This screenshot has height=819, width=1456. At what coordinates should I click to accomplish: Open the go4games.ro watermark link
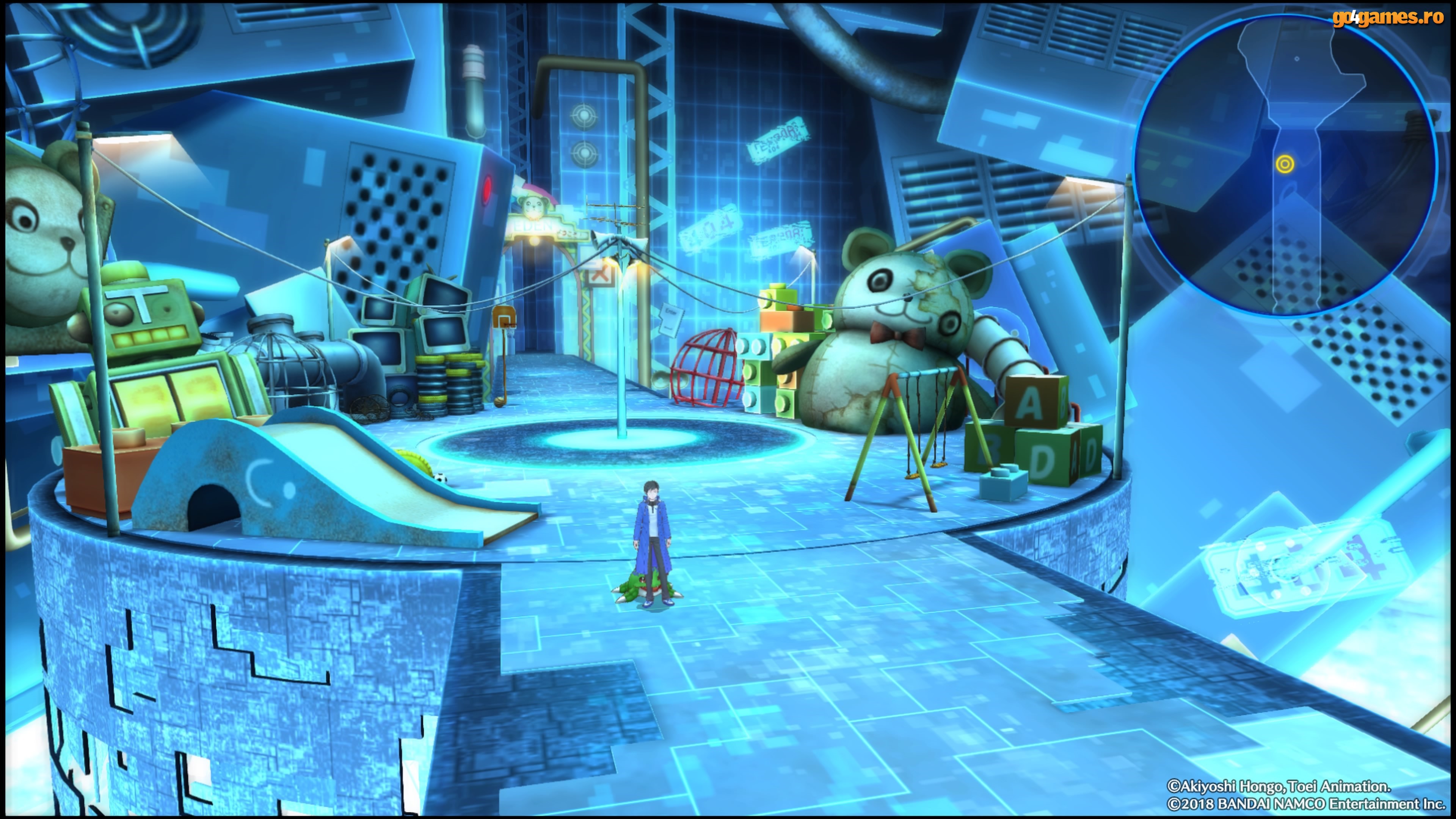[x=1387, y=18]
